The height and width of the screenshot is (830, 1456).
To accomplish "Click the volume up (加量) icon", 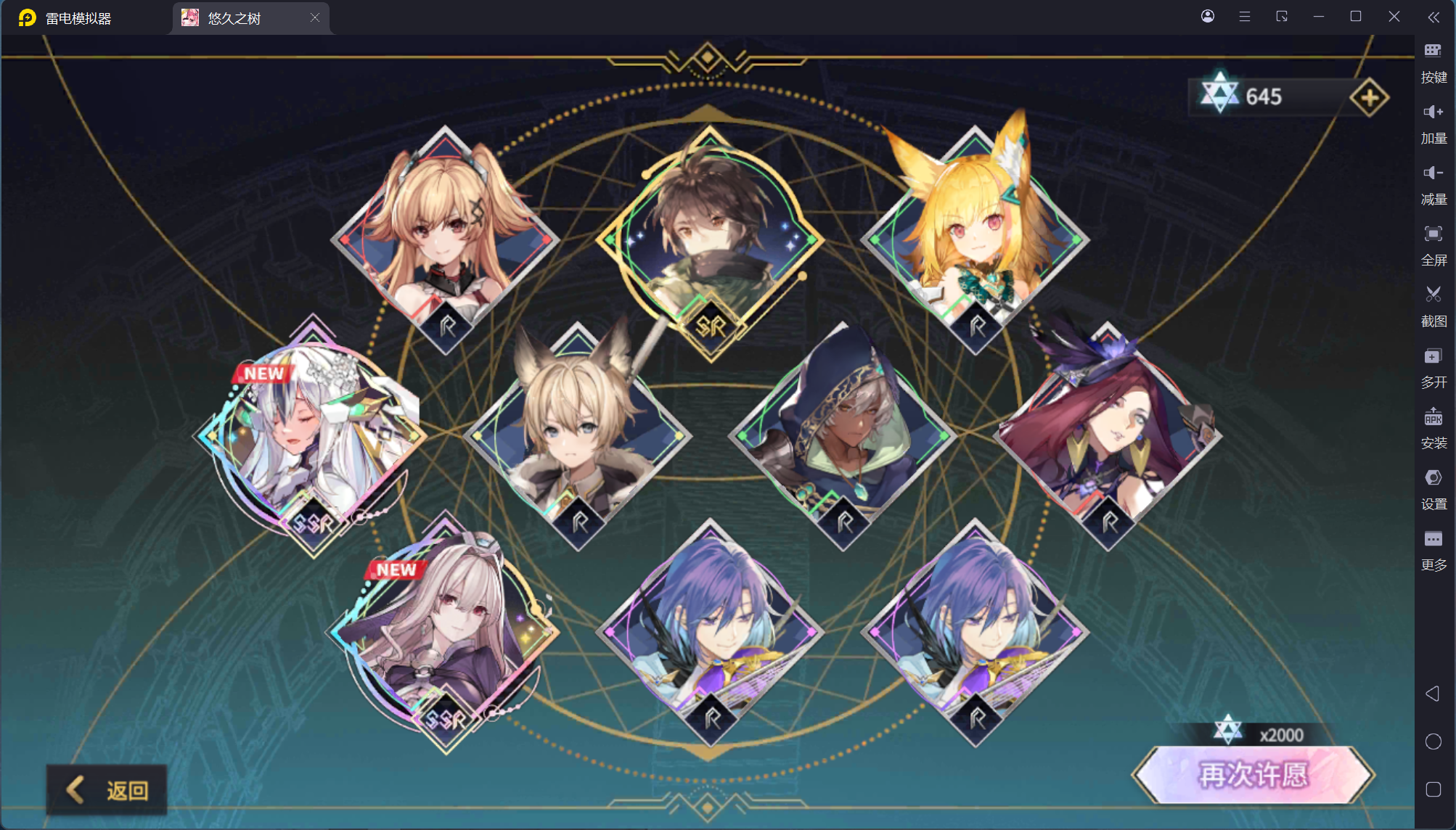I will click(1433, 112).
